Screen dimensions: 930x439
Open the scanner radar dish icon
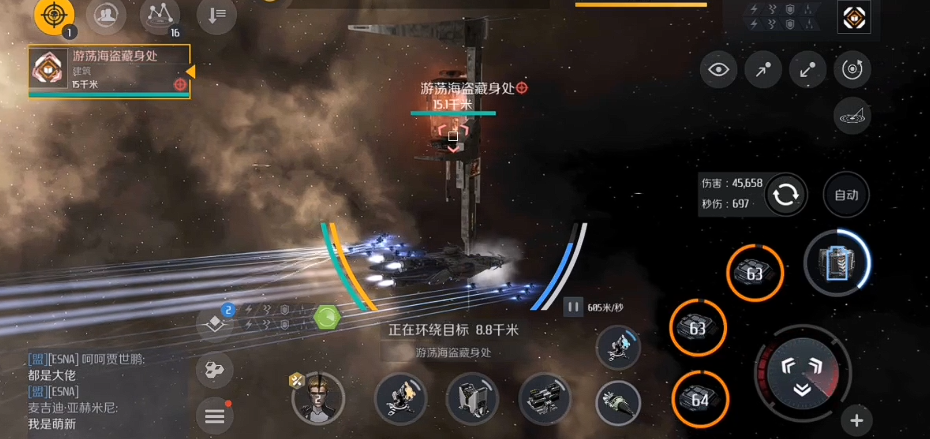point(852,116)
